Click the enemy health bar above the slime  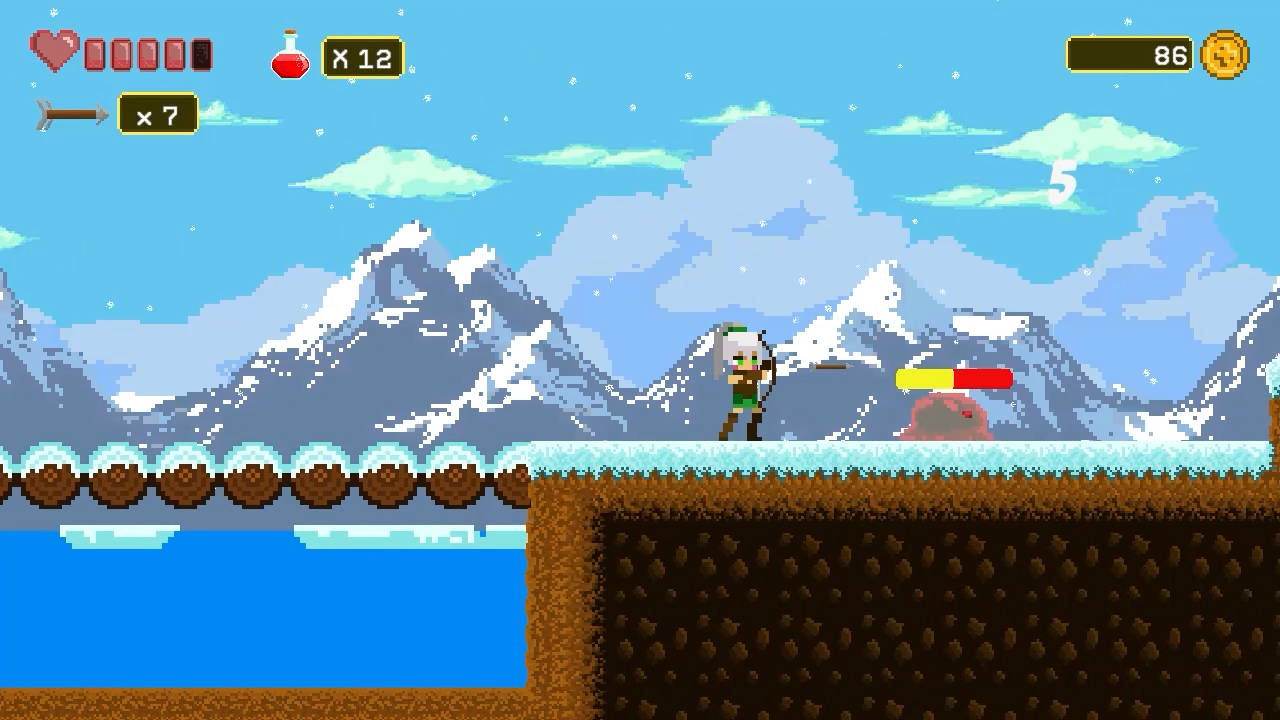(953, 379)
